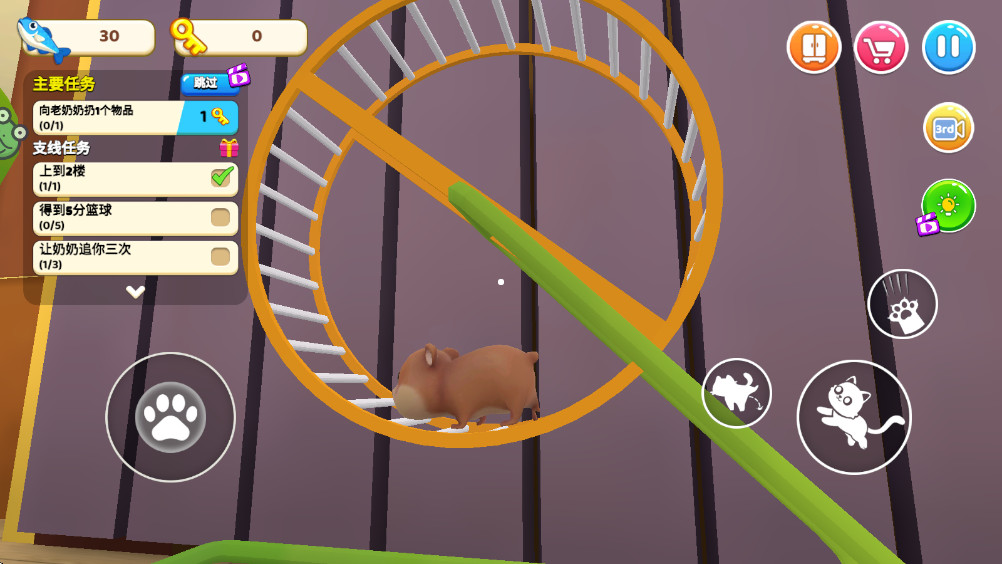Toggle the 3rd person camera view
The height and width of the screenshot is (564, 1002).
(x=948, y=128)
